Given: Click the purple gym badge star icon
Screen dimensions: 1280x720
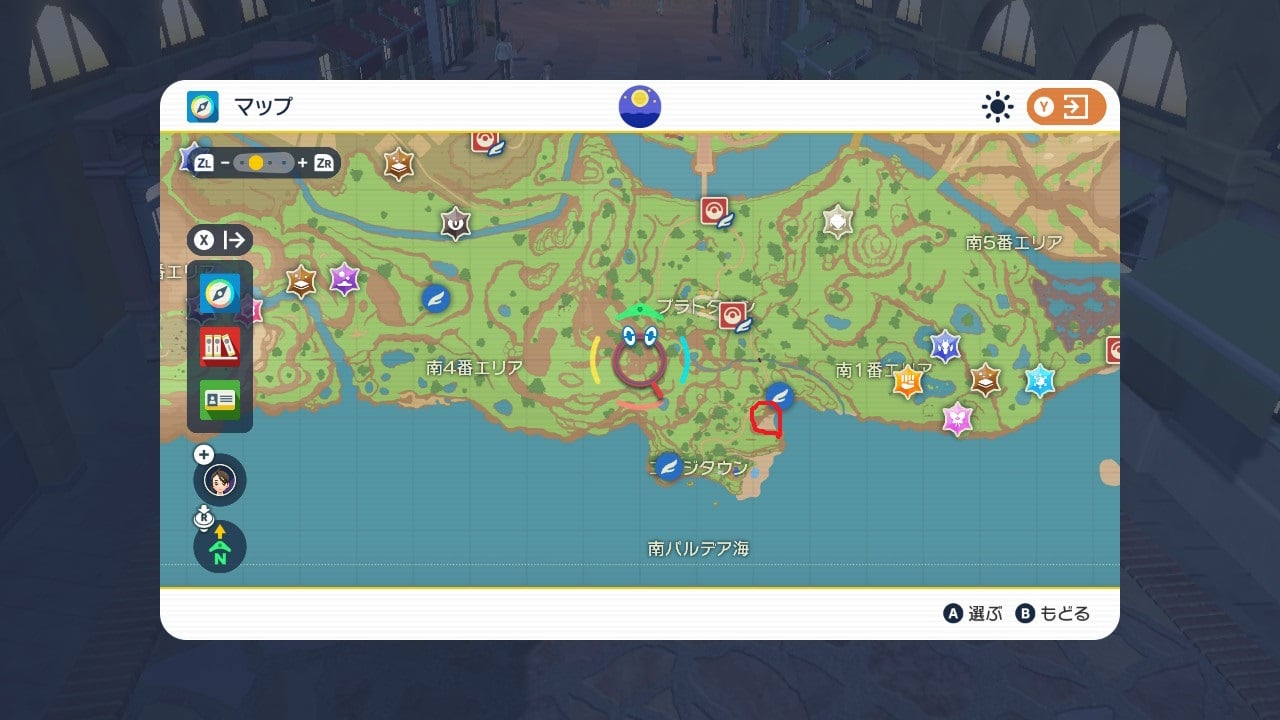Looking at the screenshot, I should coord(345,279).
